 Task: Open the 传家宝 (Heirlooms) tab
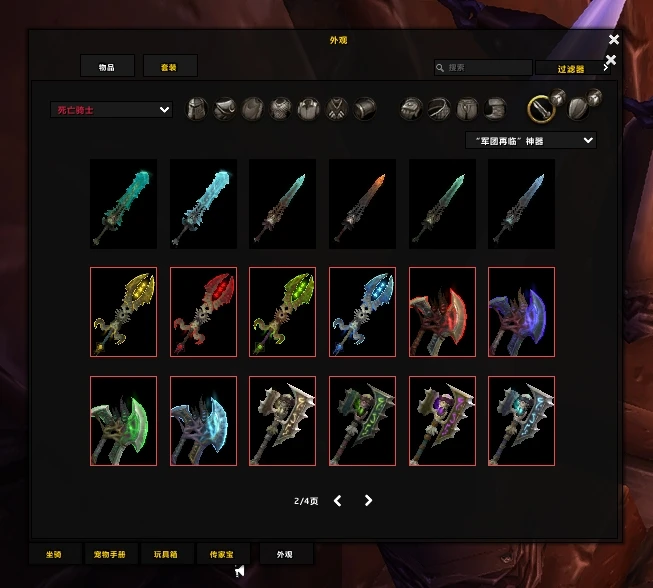click(x=222, y=554)
